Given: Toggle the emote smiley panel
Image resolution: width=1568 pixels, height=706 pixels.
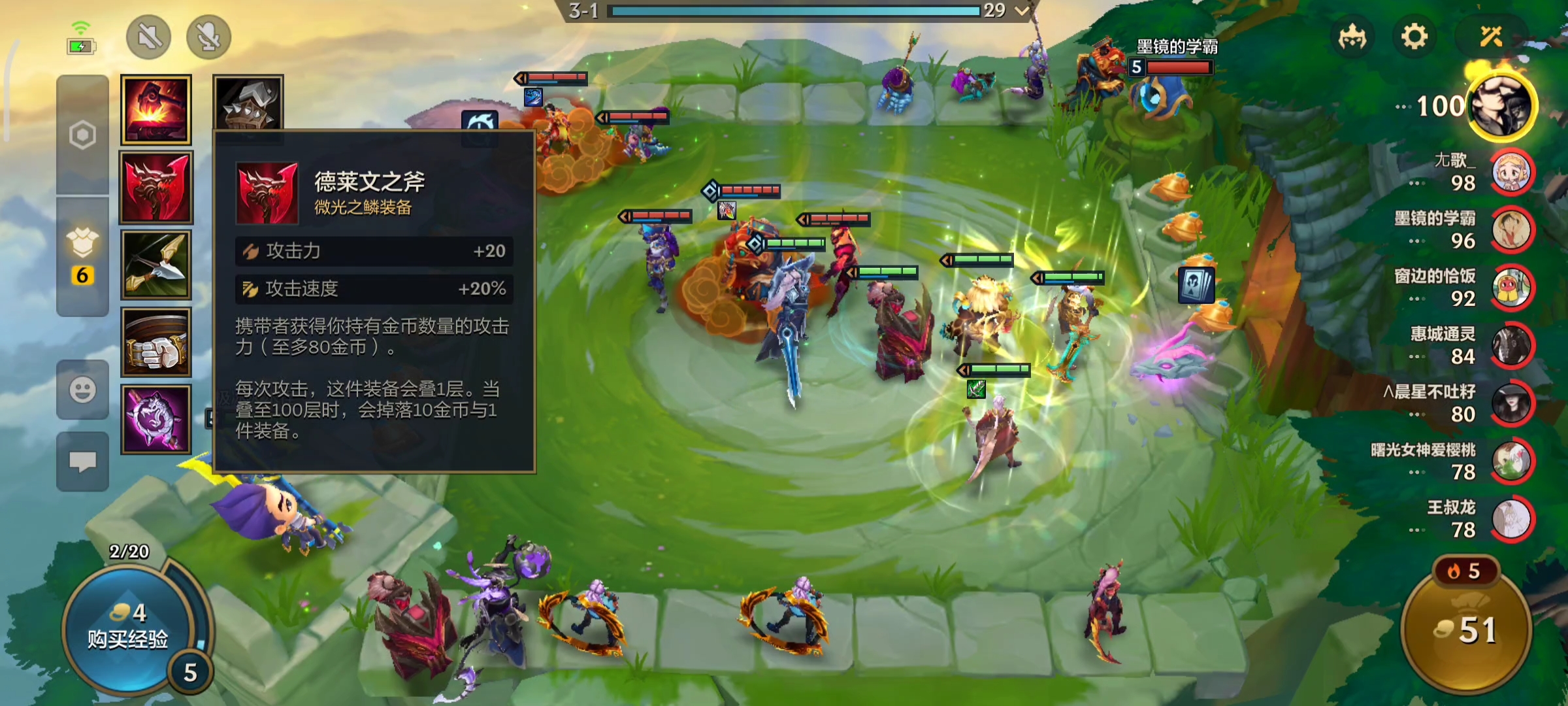Looking at the screenshot, I should pyautogui.click(x=82, y=390).
